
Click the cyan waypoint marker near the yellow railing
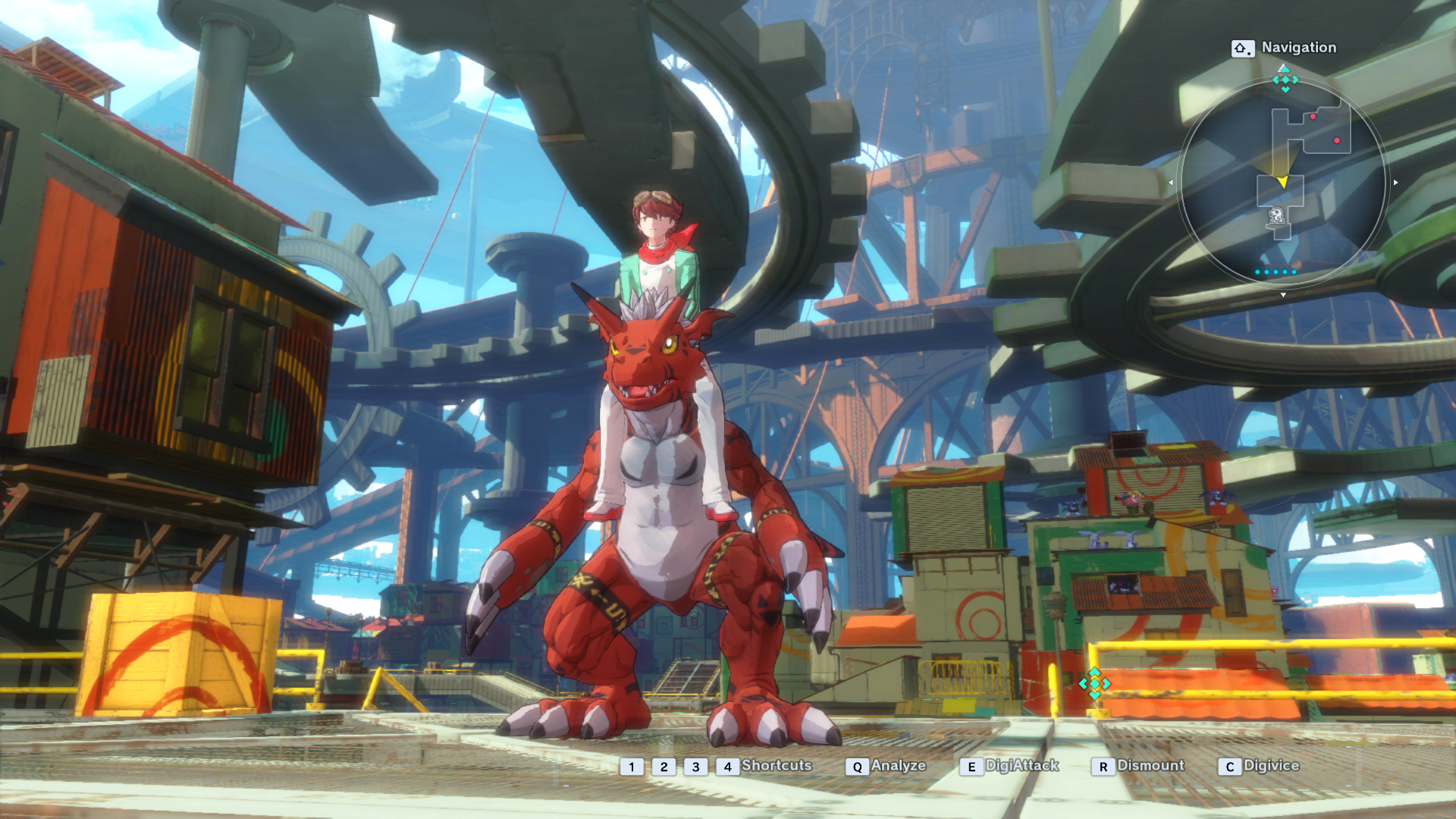1094,683
